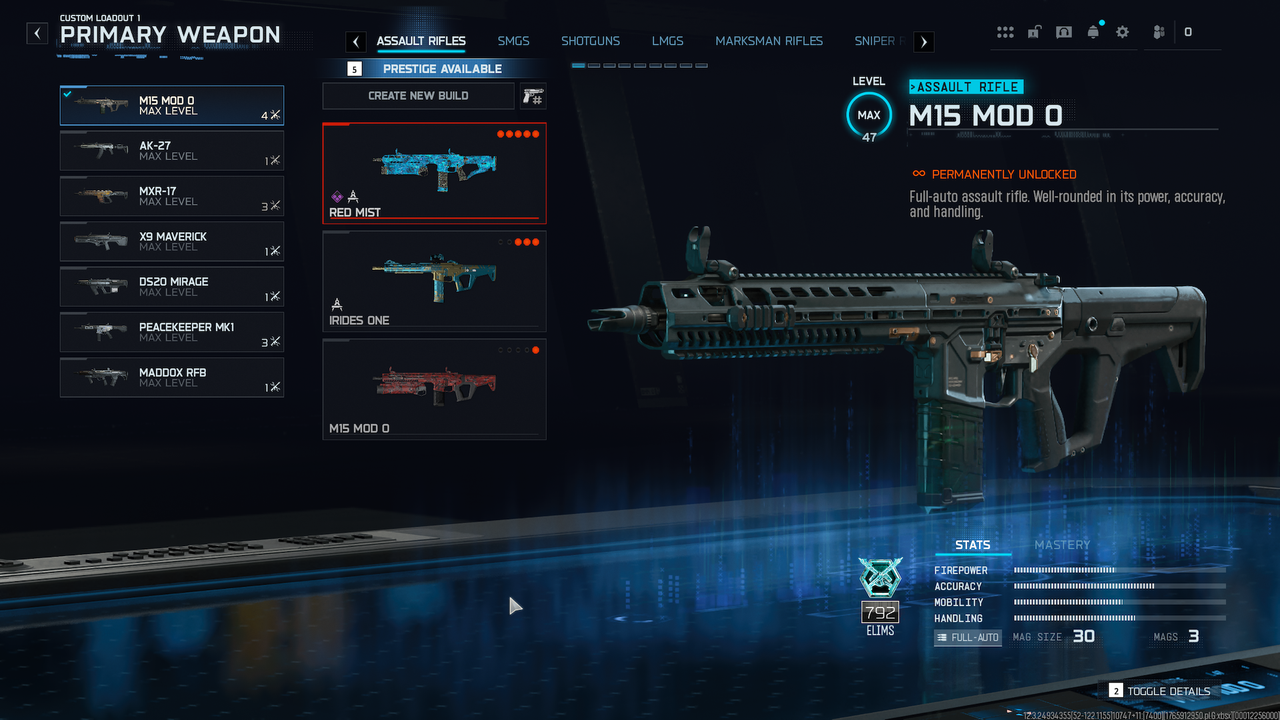The image size is (1280, 720).
Task: Select the Peacekeeper MK1 row
Action: click(x=171, y=332)
